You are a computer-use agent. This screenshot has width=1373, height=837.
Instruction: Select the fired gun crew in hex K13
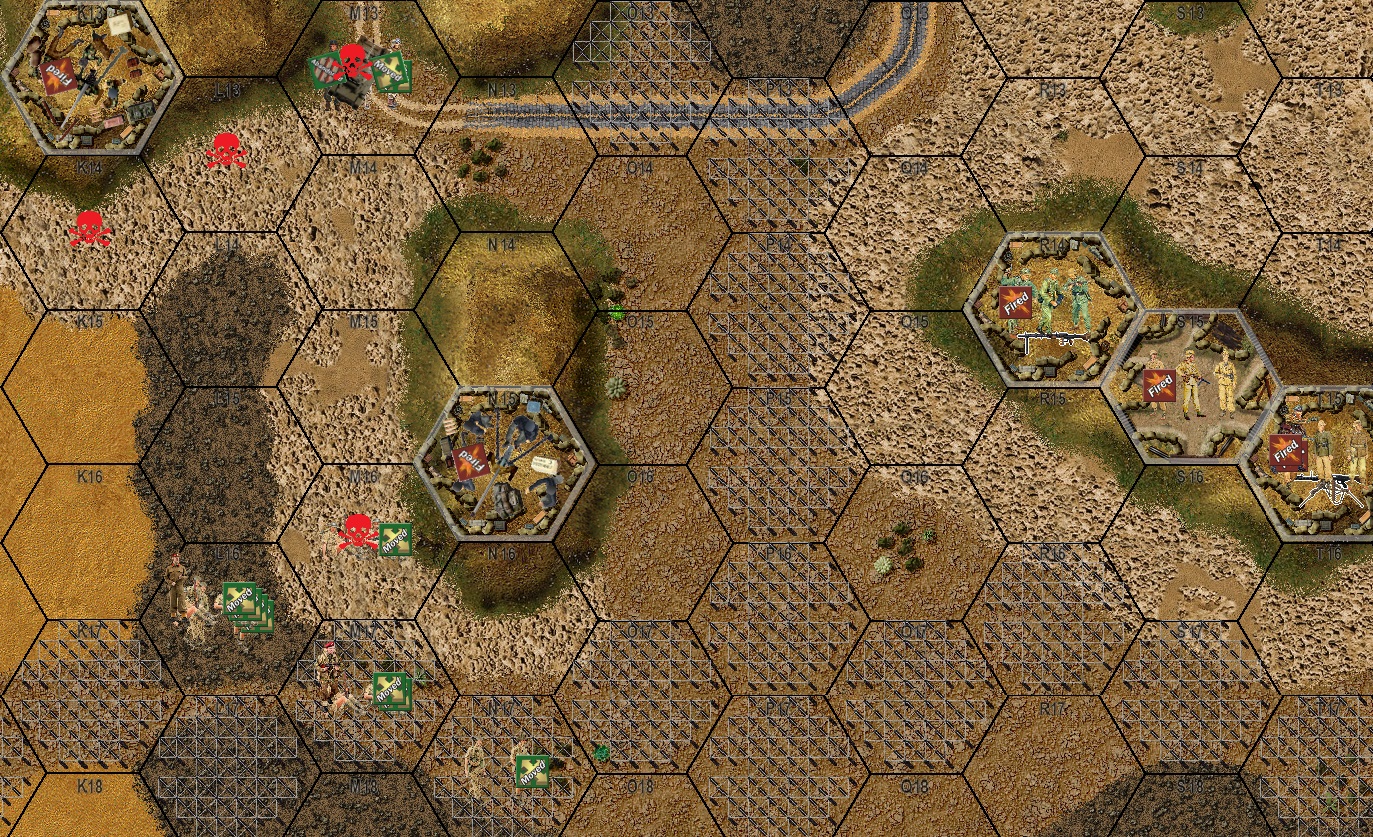[92, 77]
